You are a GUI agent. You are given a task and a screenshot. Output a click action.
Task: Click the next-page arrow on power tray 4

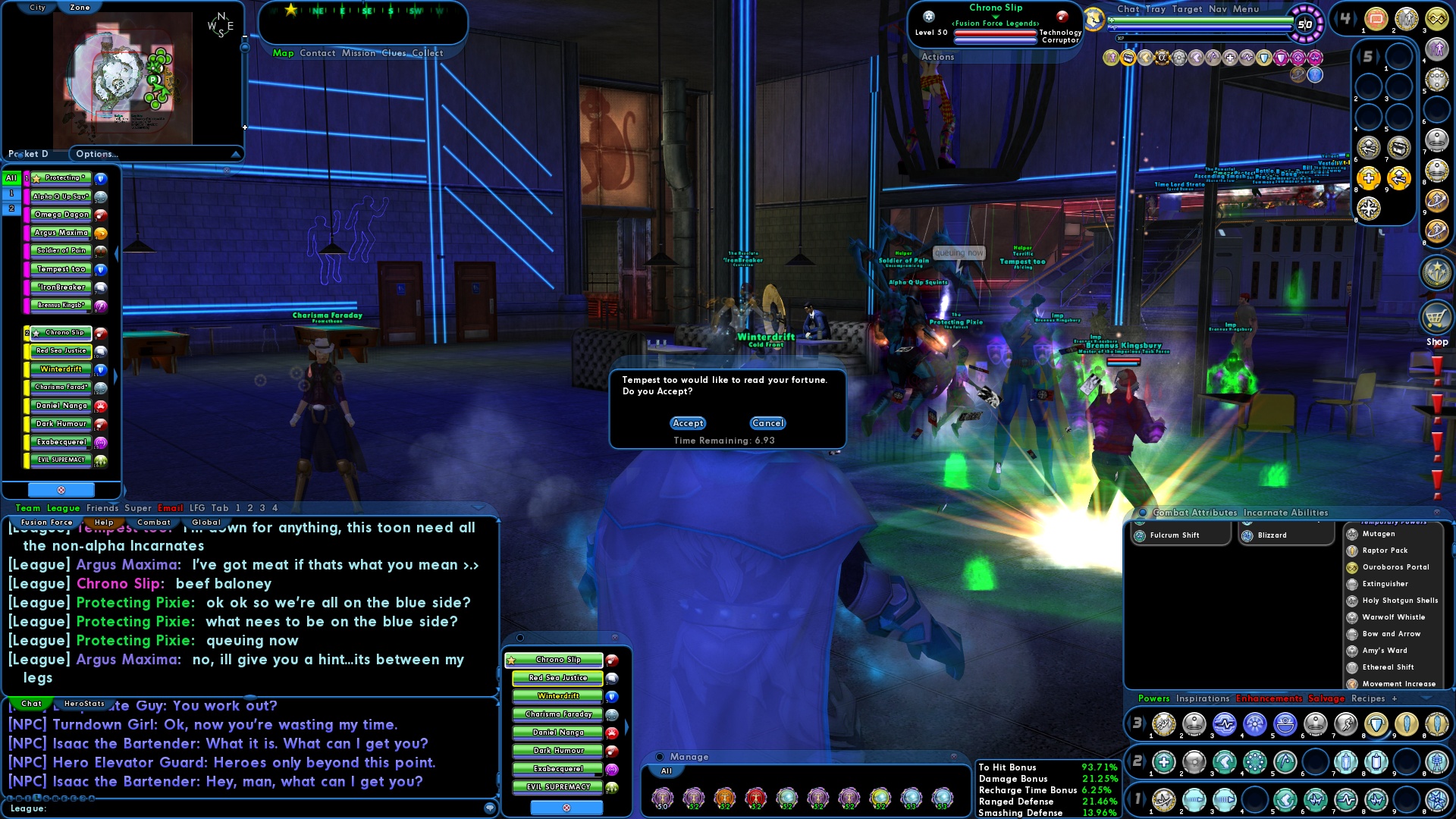click(x=1357, y=19)
